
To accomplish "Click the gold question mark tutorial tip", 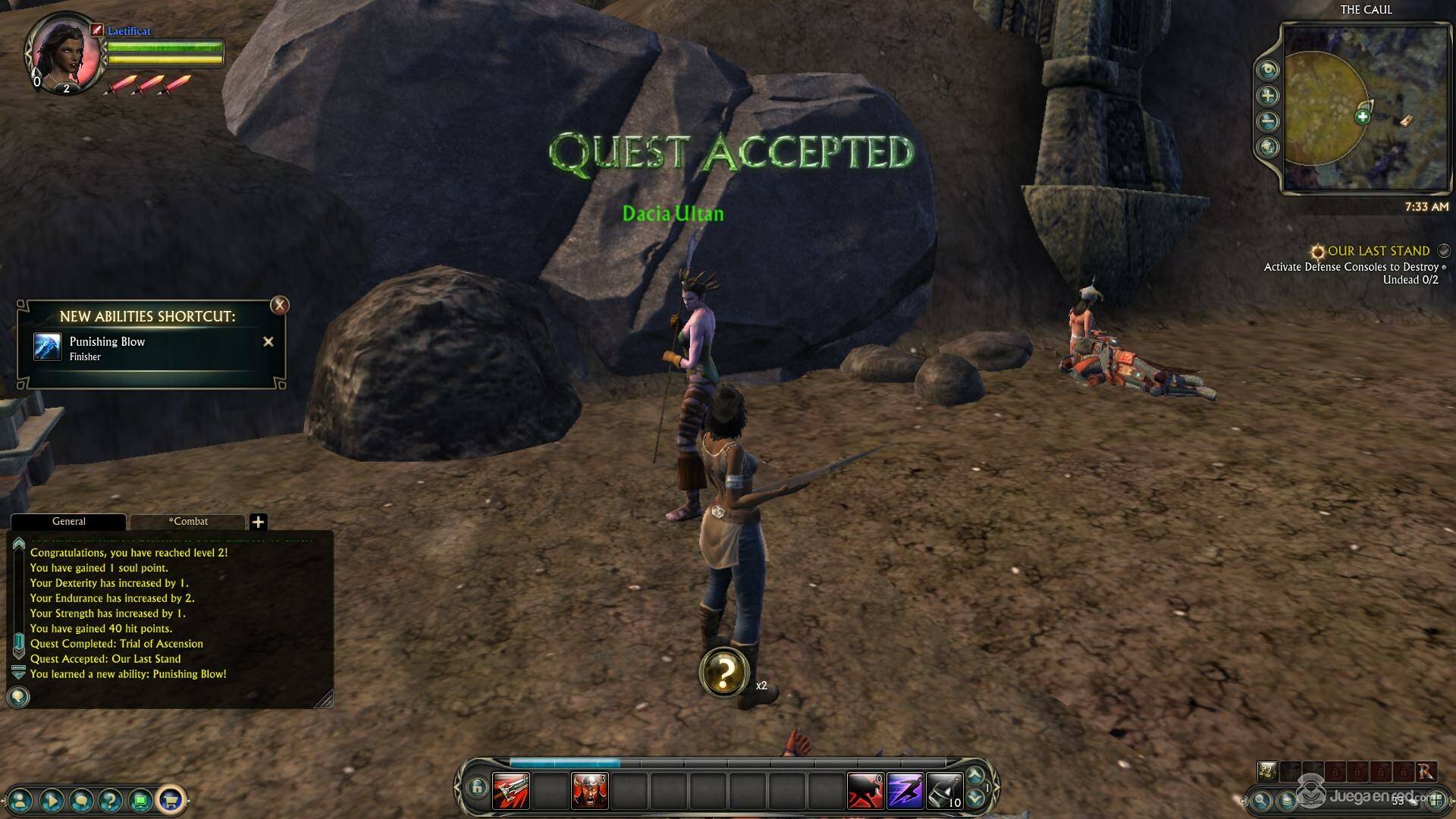I will (724, 671).
